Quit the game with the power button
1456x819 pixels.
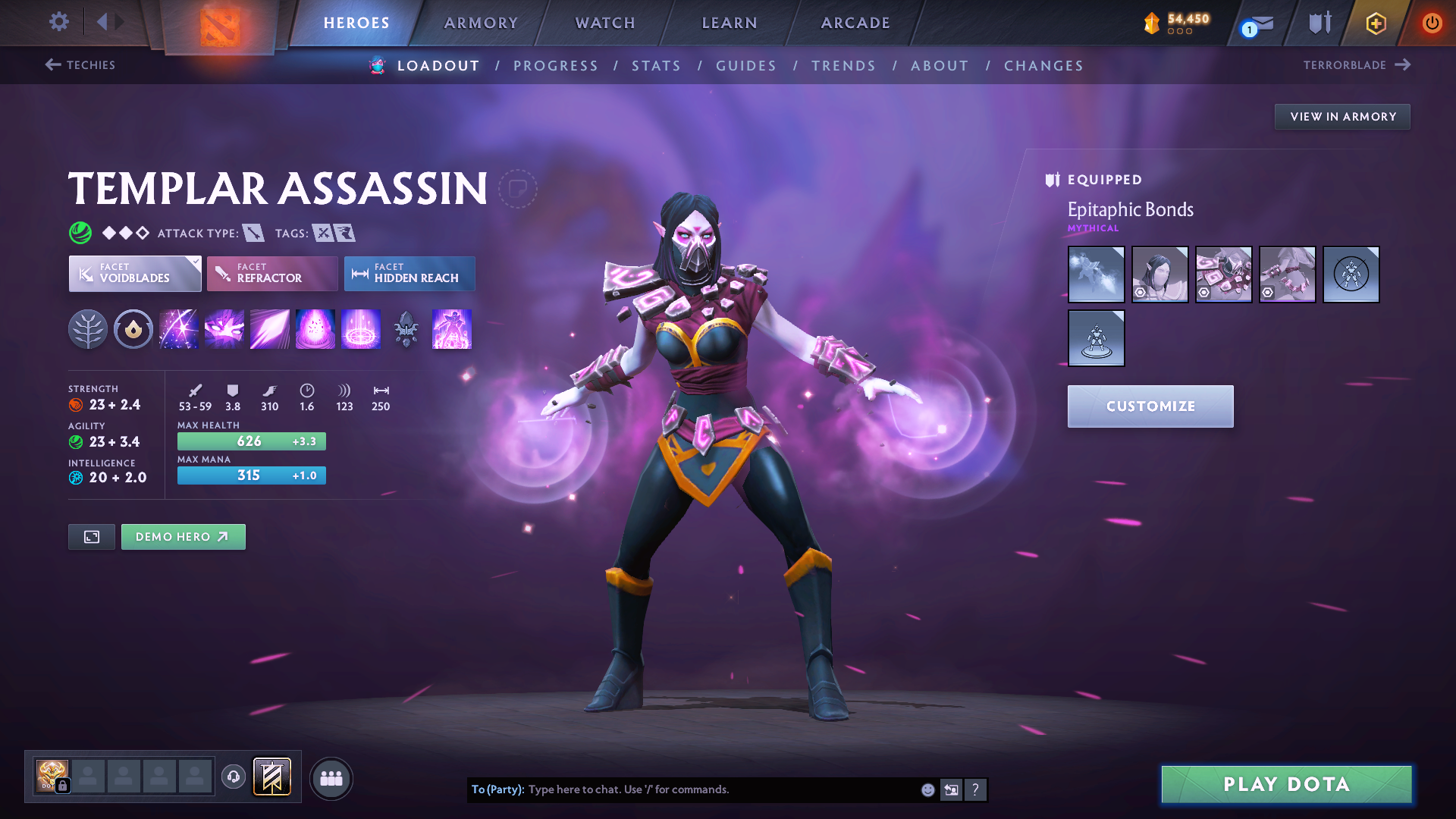[x=1432, y=23]
